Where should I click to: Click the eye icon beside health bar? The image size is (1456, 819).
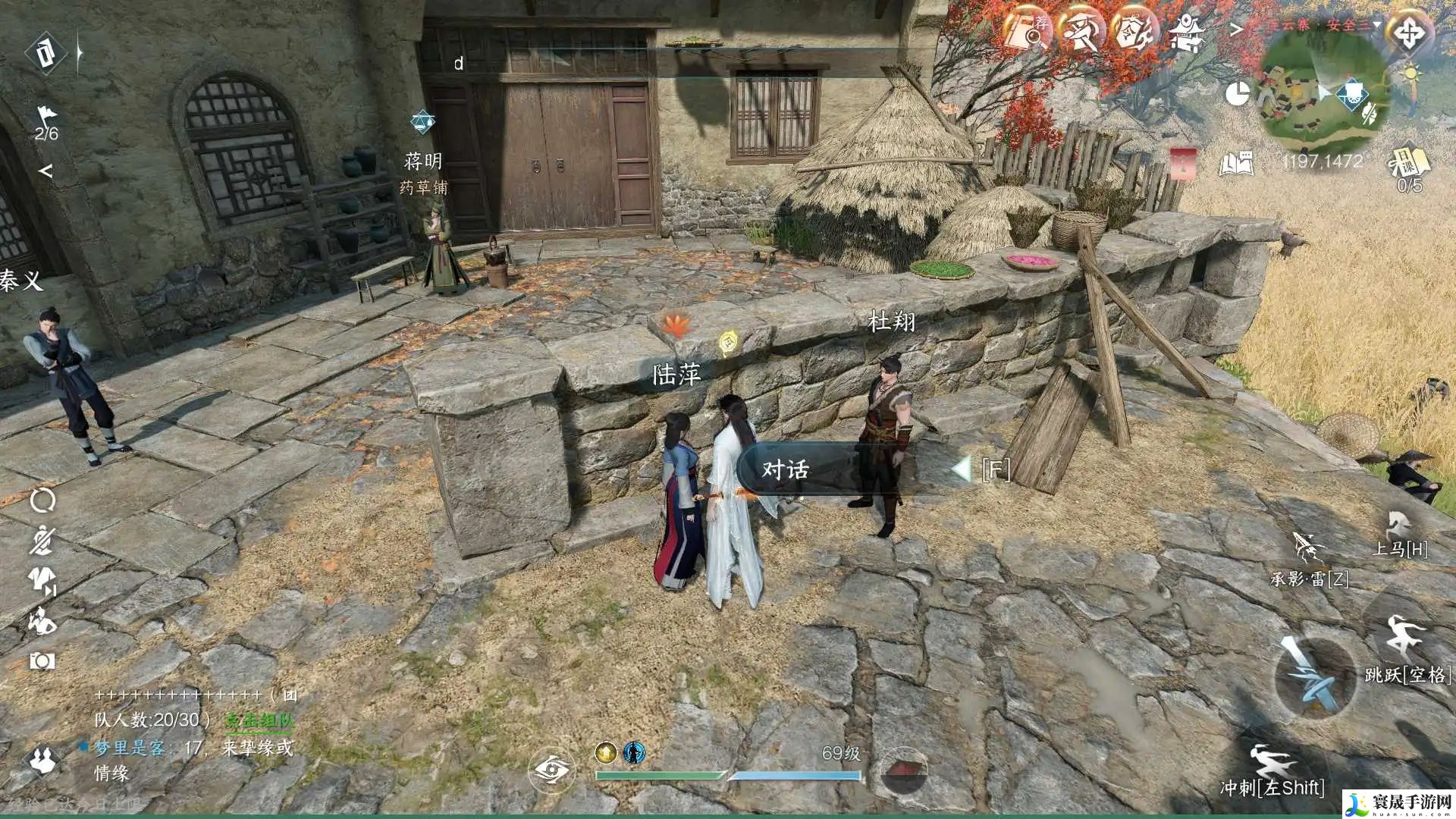(551, 770)
